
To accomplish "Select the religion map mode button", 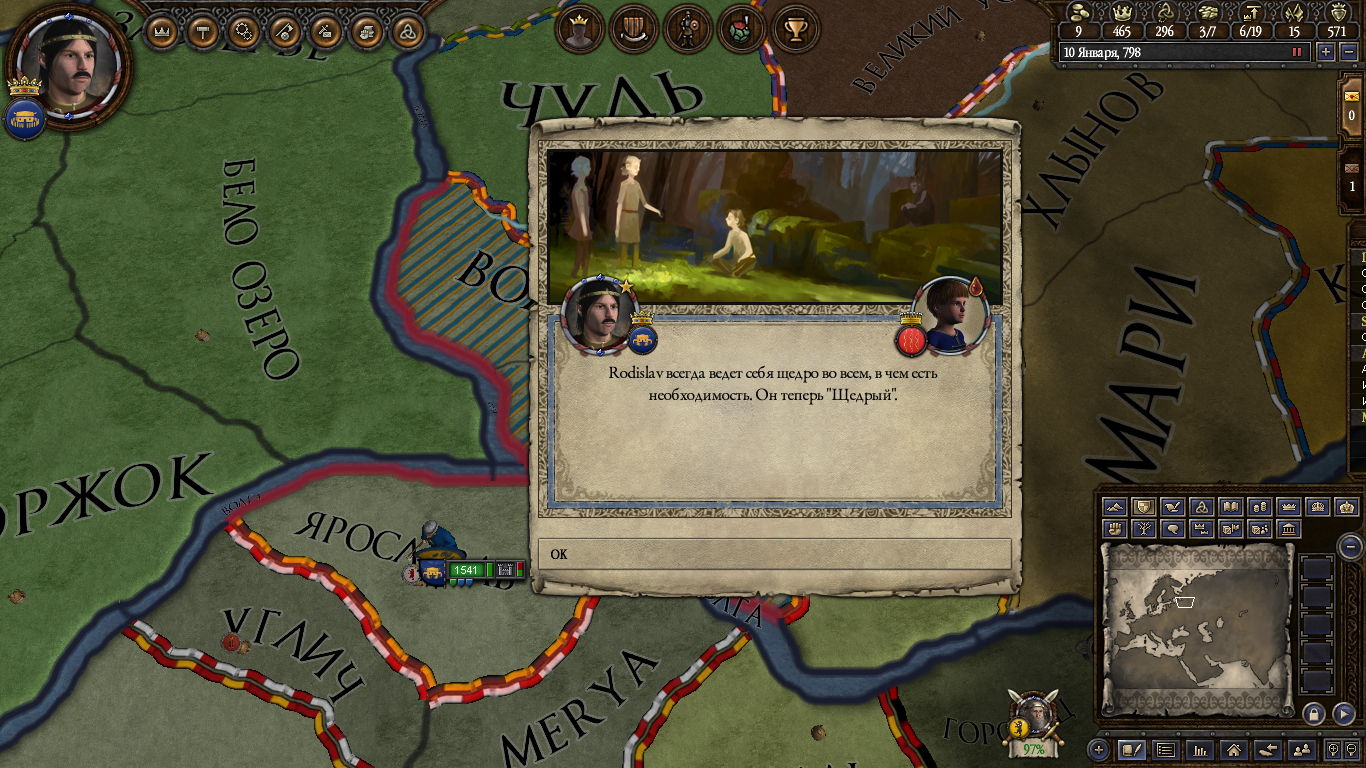I will point(1203,508).
